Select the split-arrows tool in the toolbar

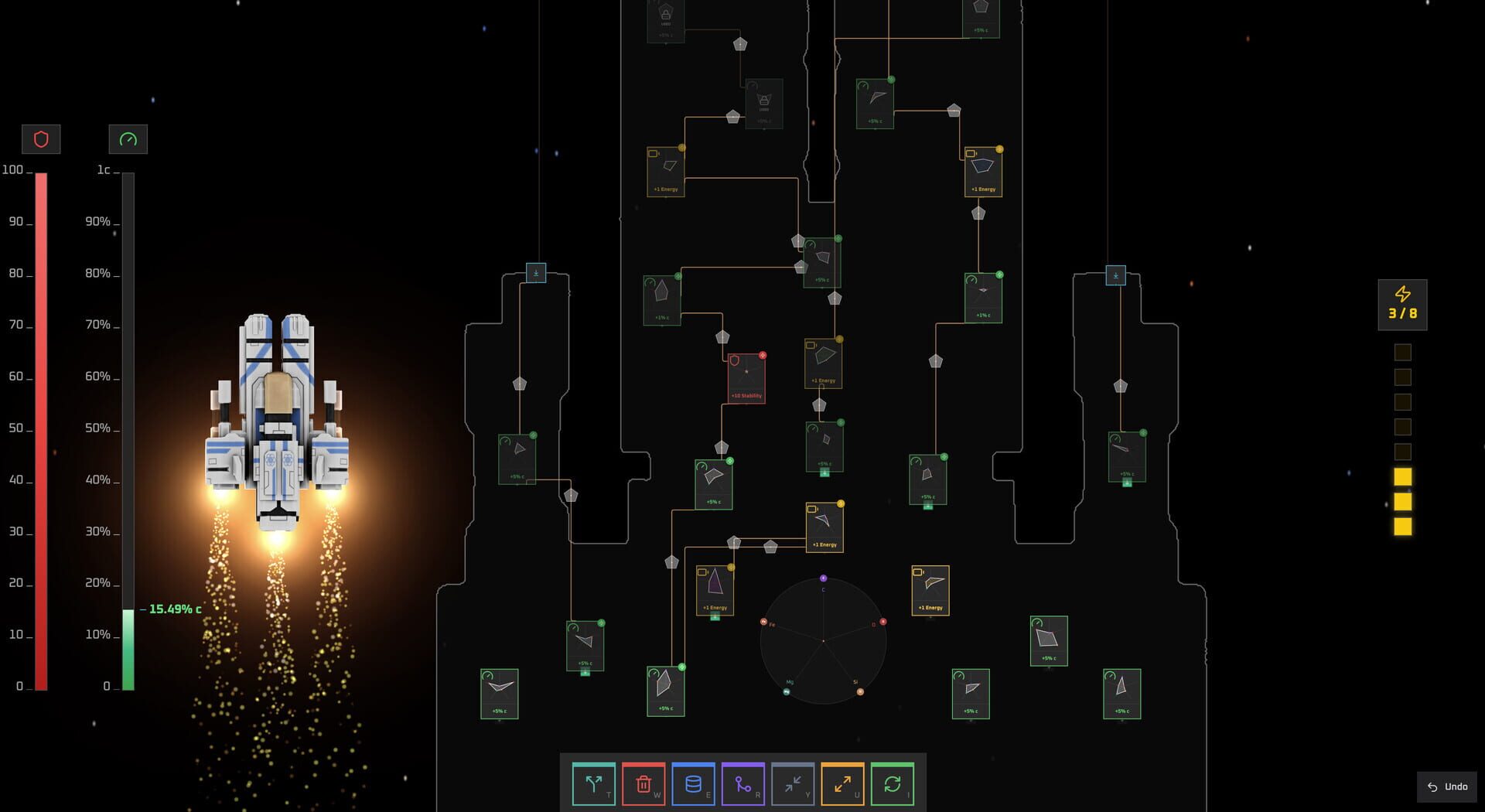[x=593, y=784]
